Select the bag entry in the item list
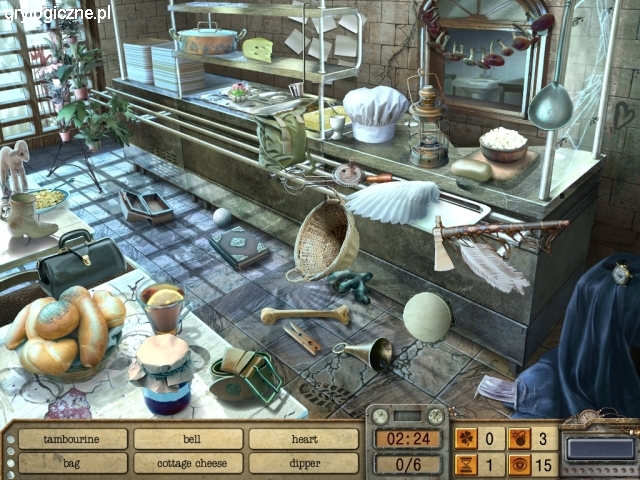 click(72, 463)
